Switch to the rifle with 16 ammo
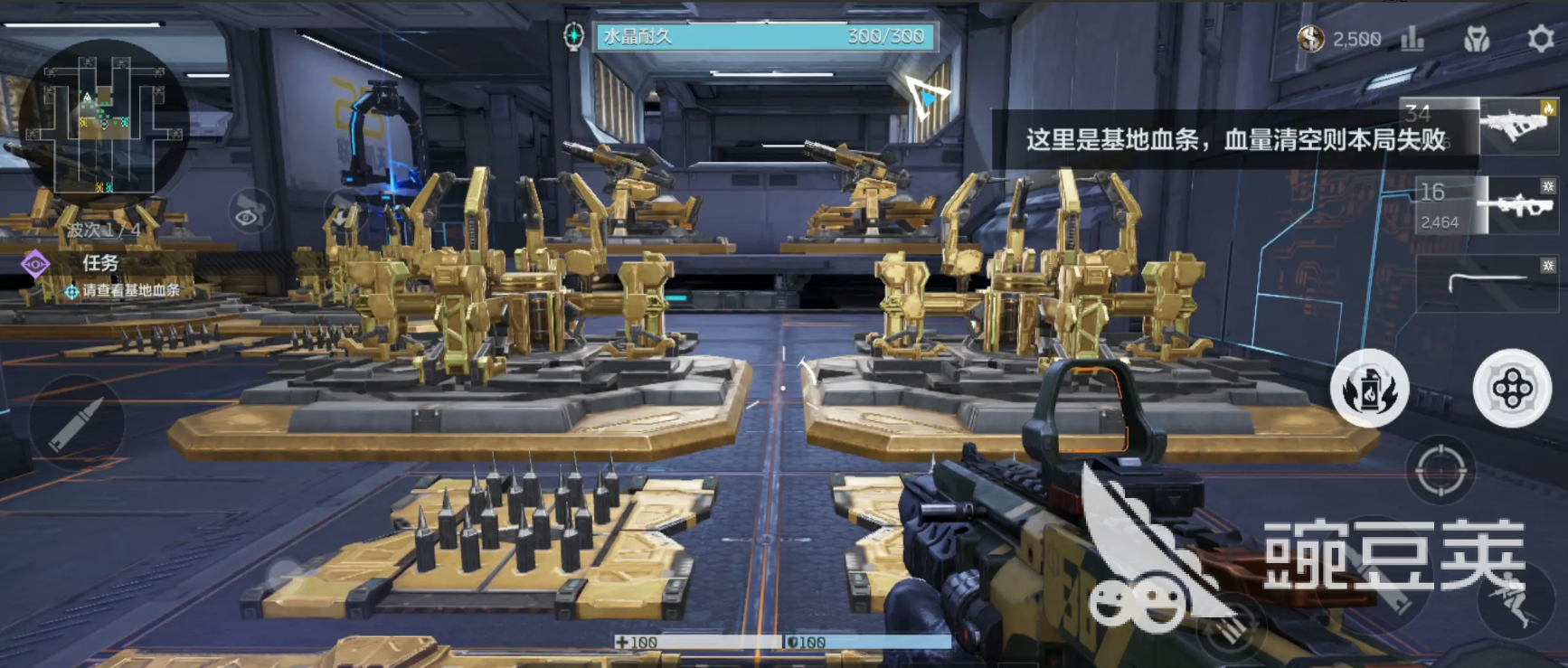This screenshot has height=668, width=1568. coord(1488,204)
